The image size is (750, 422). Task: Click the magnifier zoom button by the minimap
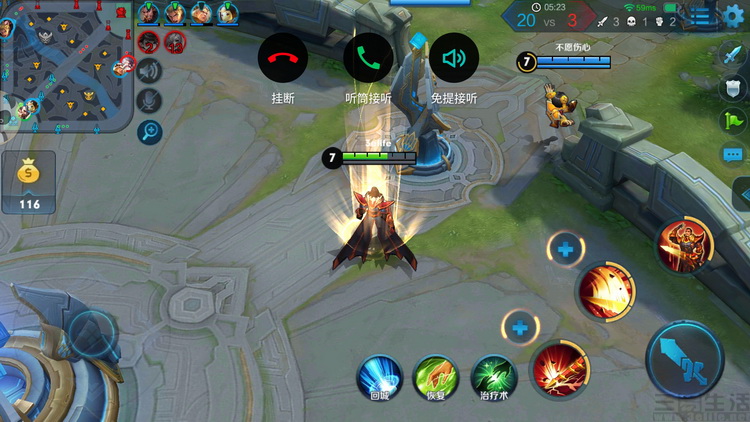[150, 130]
